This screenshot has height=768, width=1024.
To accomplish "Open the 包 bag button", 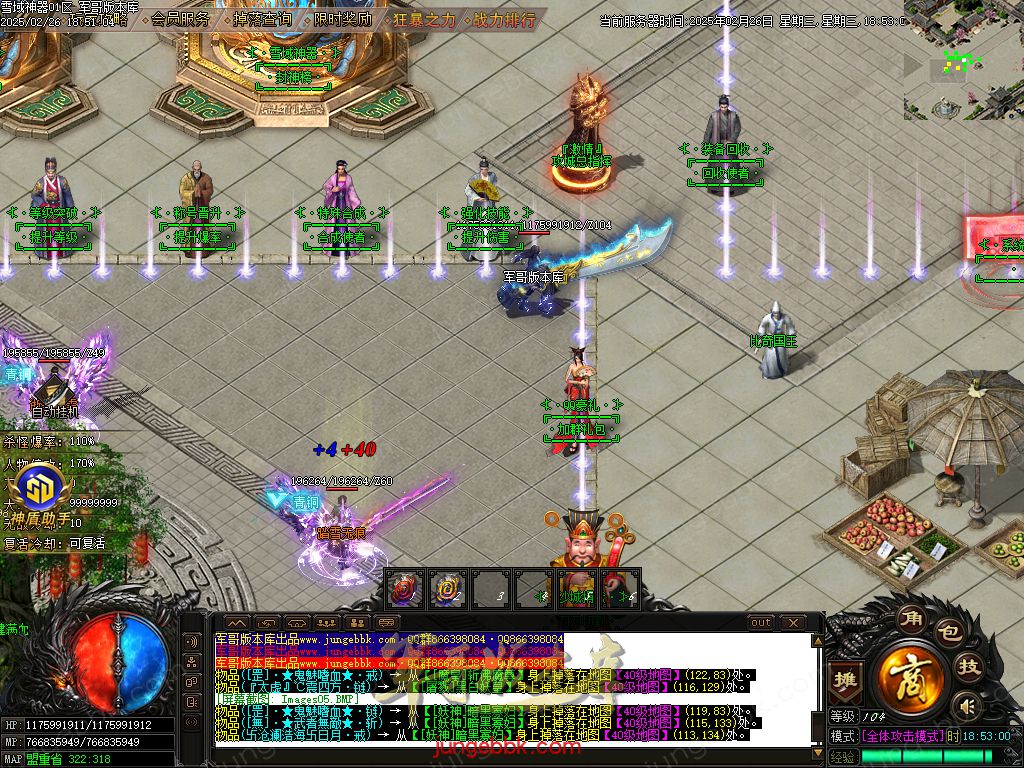I will click(947, 633).
